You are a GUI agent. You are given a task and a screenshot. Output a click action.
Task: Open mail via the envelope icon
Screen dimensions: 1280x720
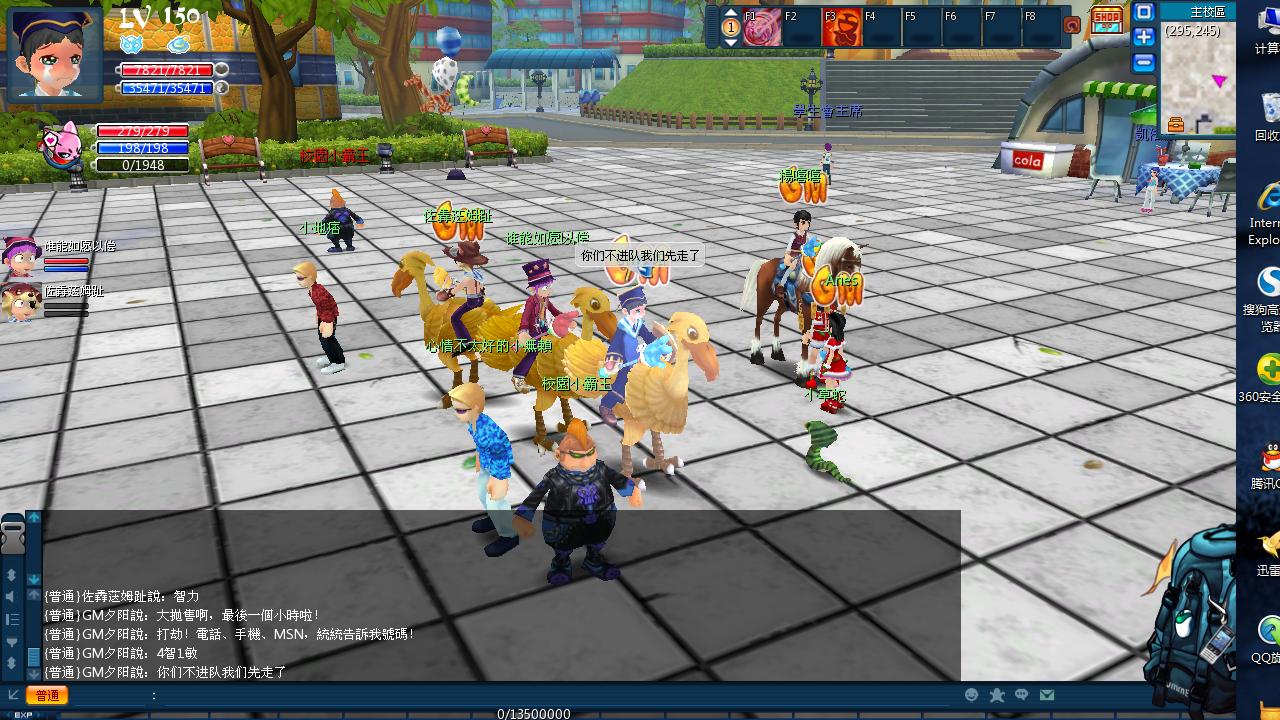[x=1047, y=694]
